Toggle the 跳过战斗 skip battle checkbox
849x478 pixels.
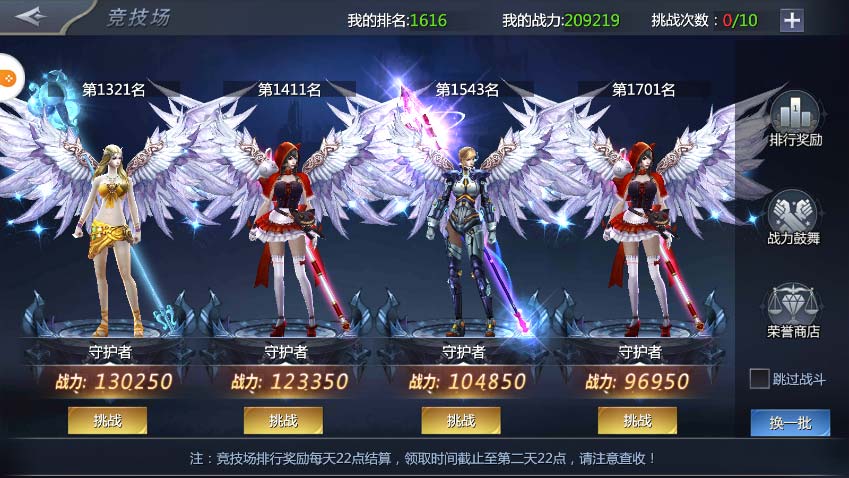pyautogui.click(x=760, y=378)
